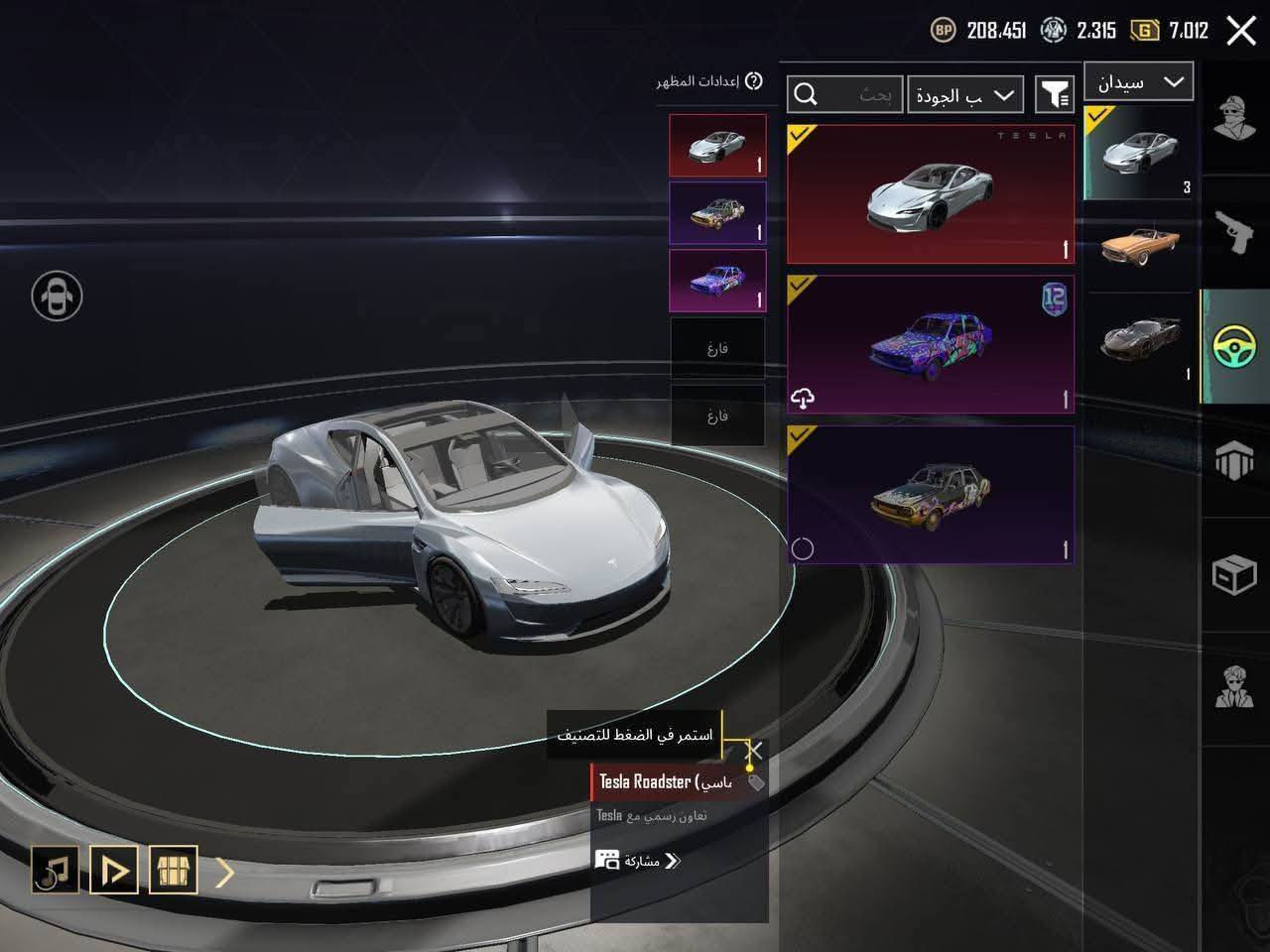Open the crate box inventory tab
This screenshot has width=1270, height=952.
tap(1234, 574)
